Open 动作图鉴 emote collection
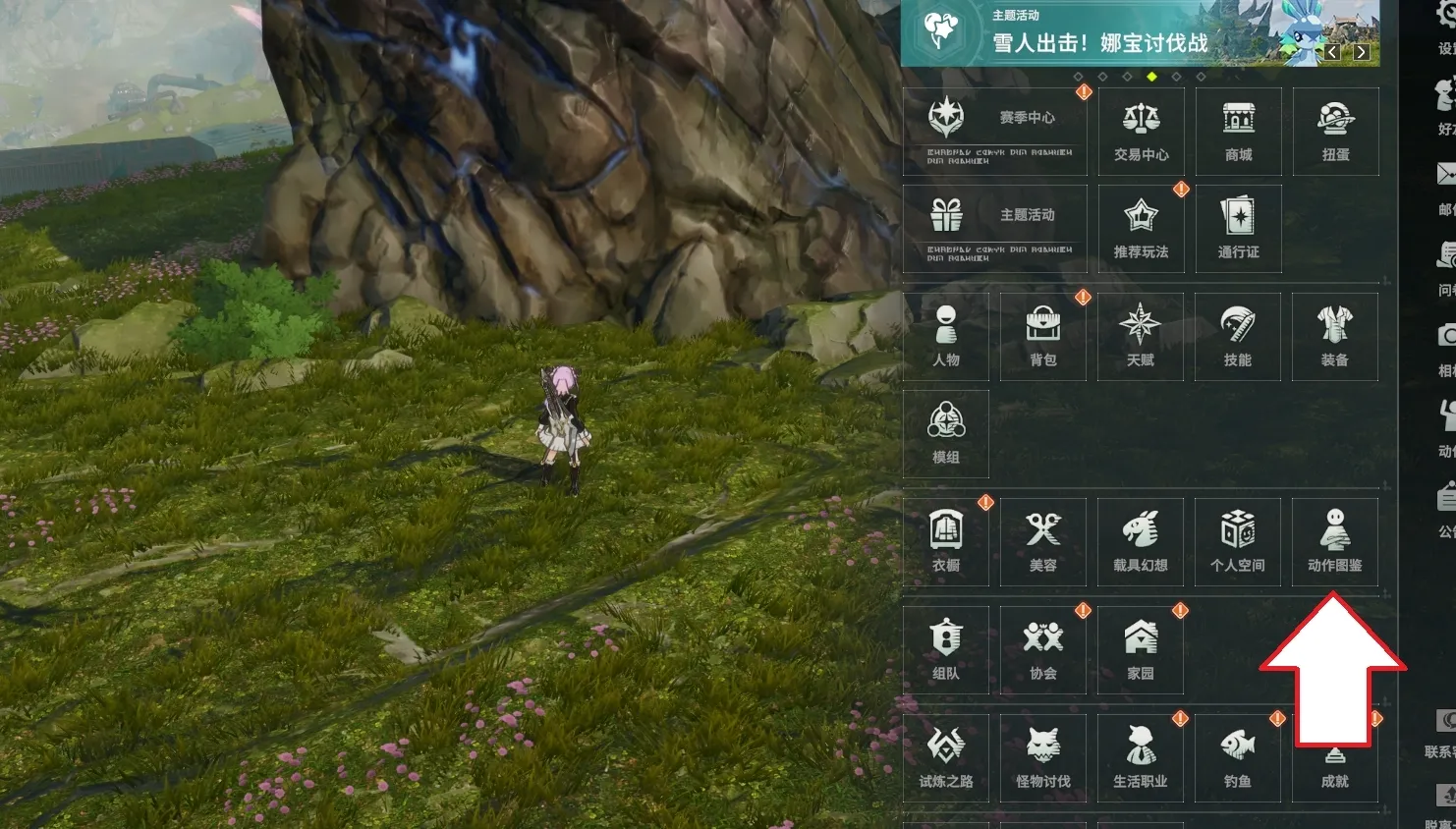This screenshot has height=829, width=1456. point(1334,542)
